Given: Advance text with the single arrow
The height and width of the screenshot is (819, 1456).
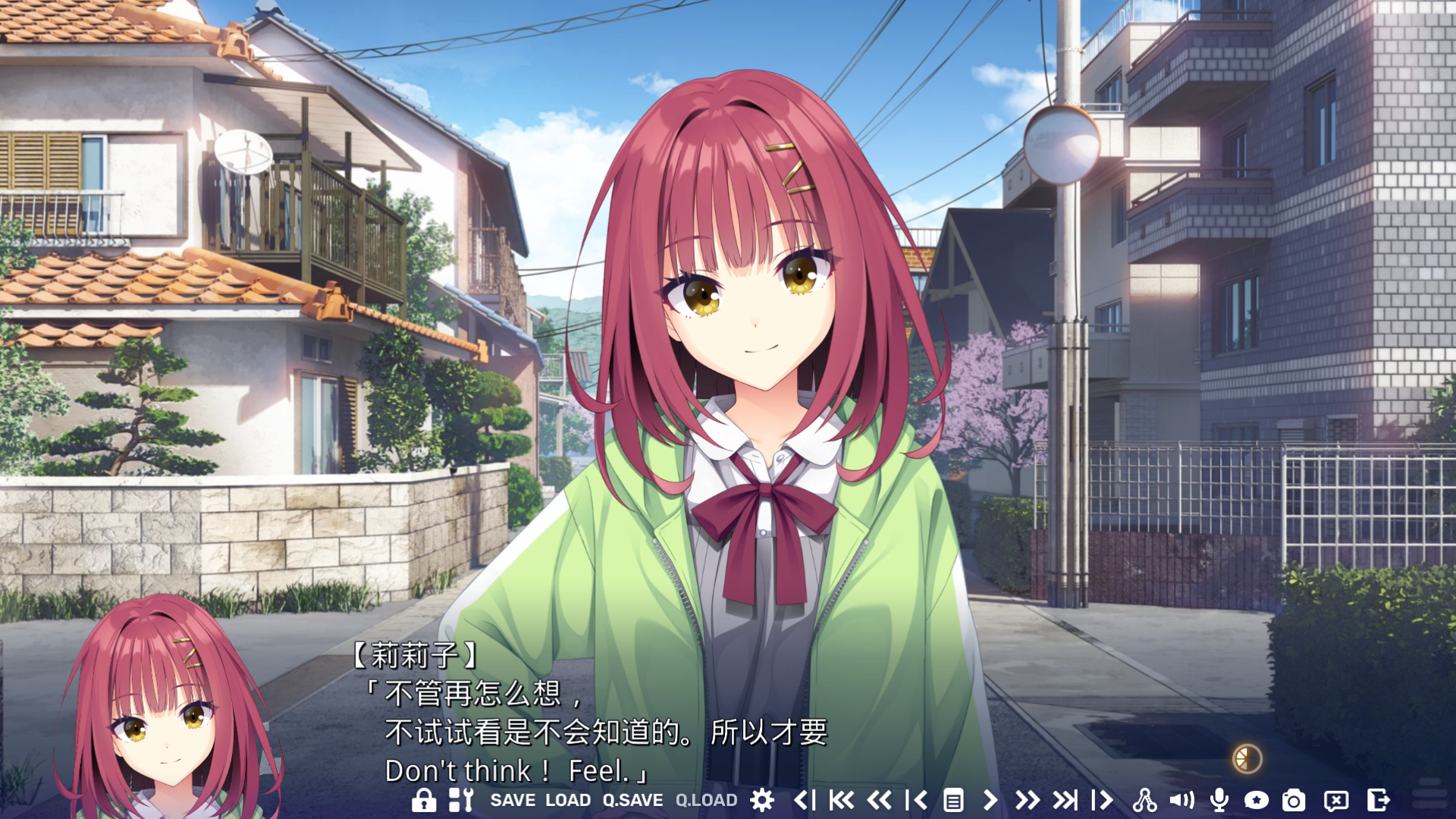Looking at the screenshot, I should (x=990, y=800).
